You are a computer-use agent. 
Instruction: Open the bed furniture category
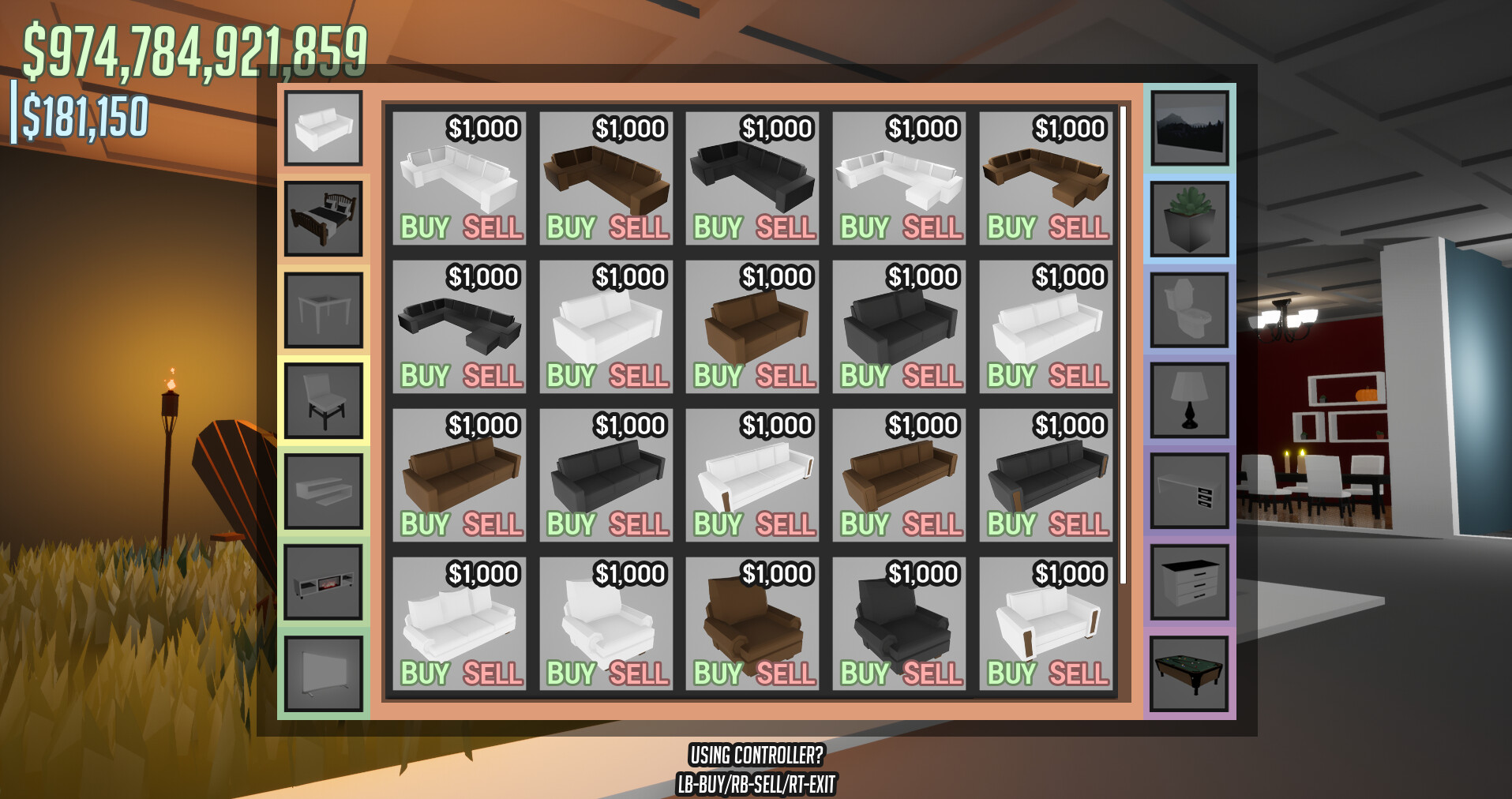(x=323, y=217)
